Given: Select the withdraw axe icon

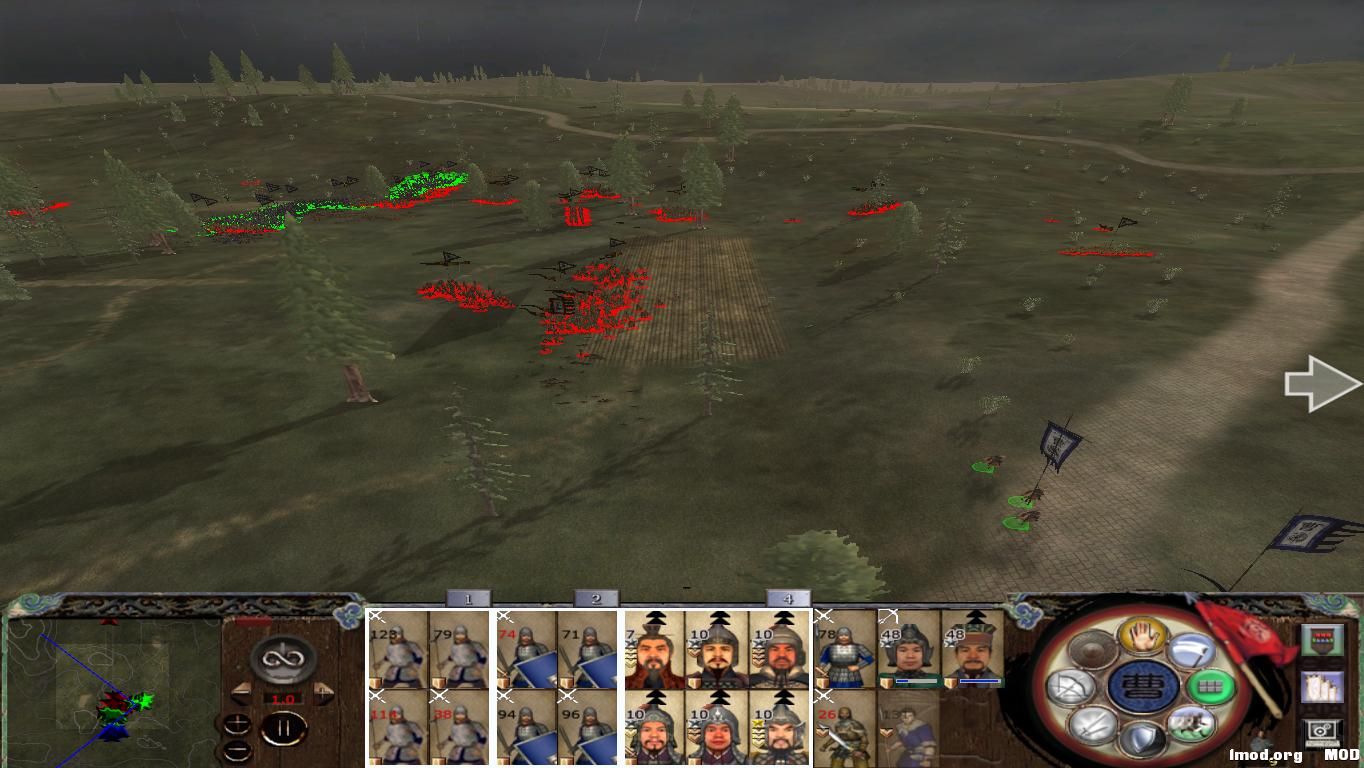Looking at the screenshot, I should pyautogui.click(x=1190, y=650).
